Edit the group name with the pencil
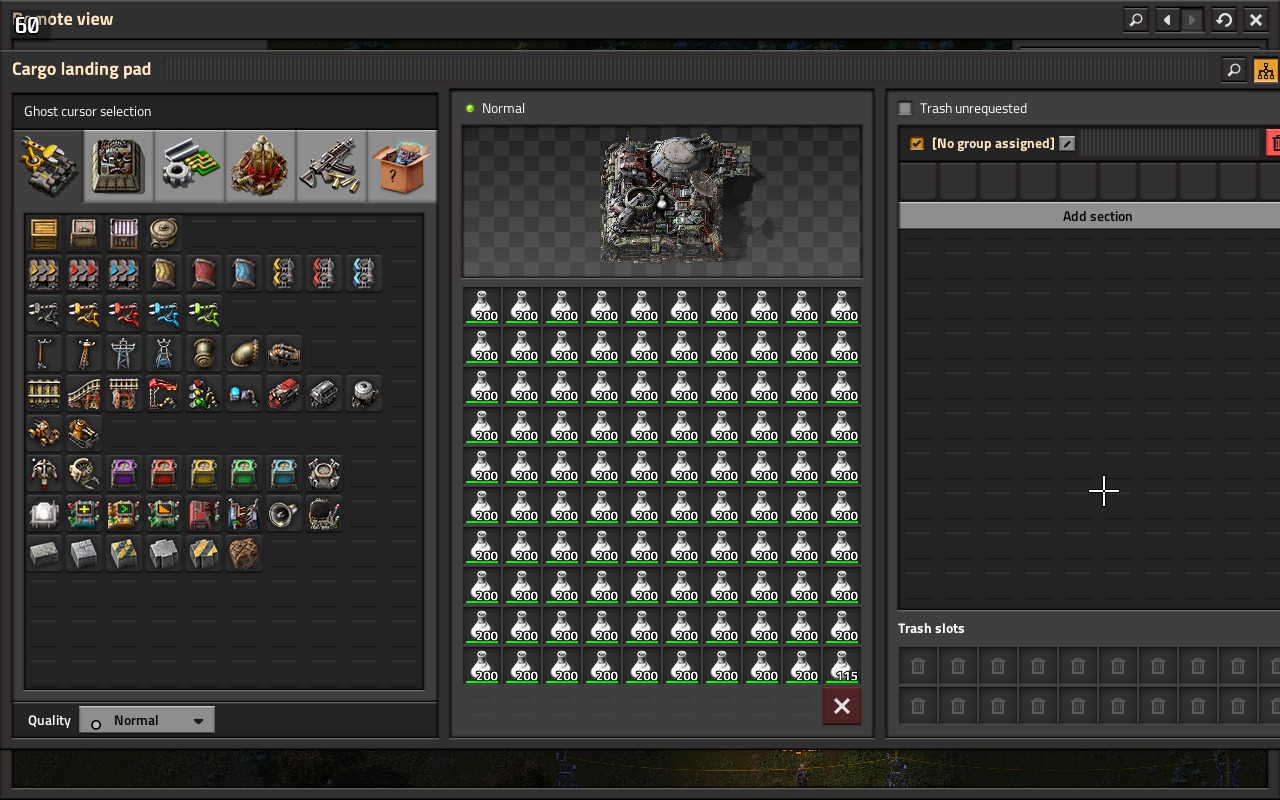1280x800 pixels. click(x=1067, y=144)
